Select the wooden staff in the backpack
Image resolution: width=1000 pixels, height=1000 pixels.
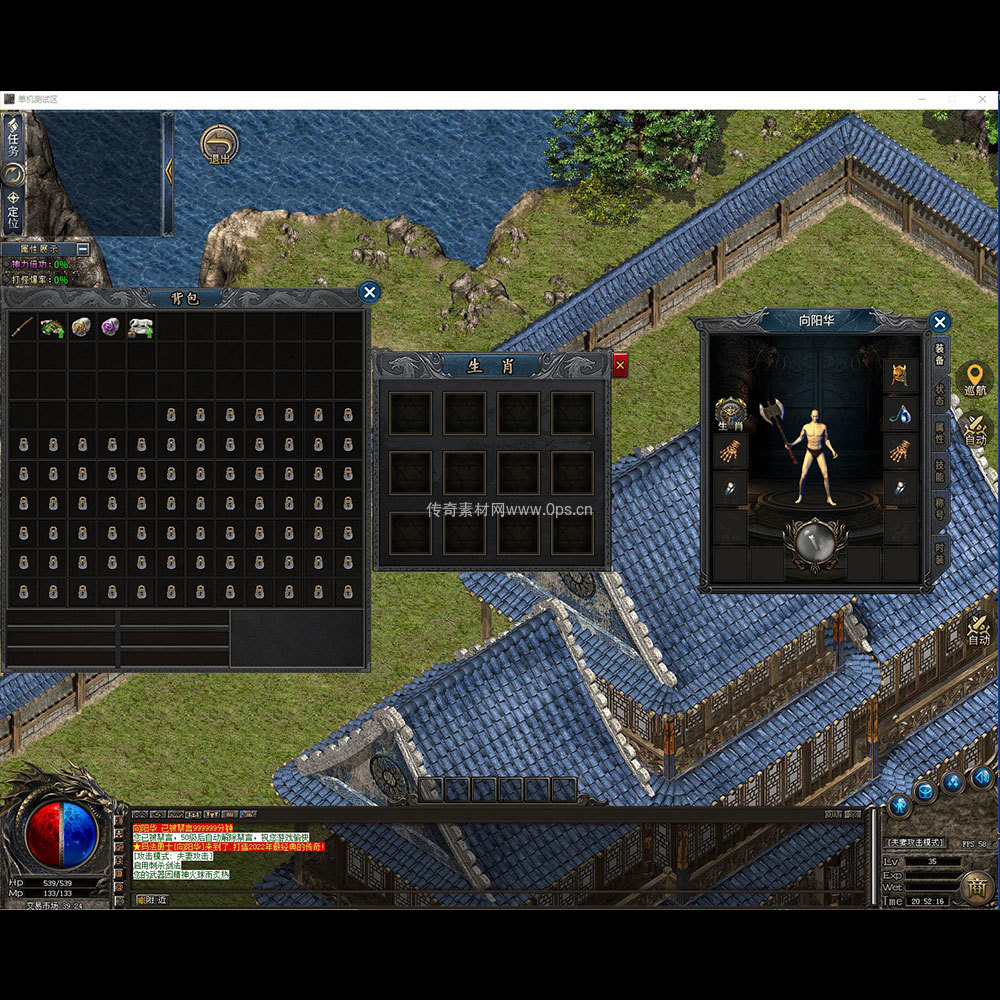click(23, 327)
